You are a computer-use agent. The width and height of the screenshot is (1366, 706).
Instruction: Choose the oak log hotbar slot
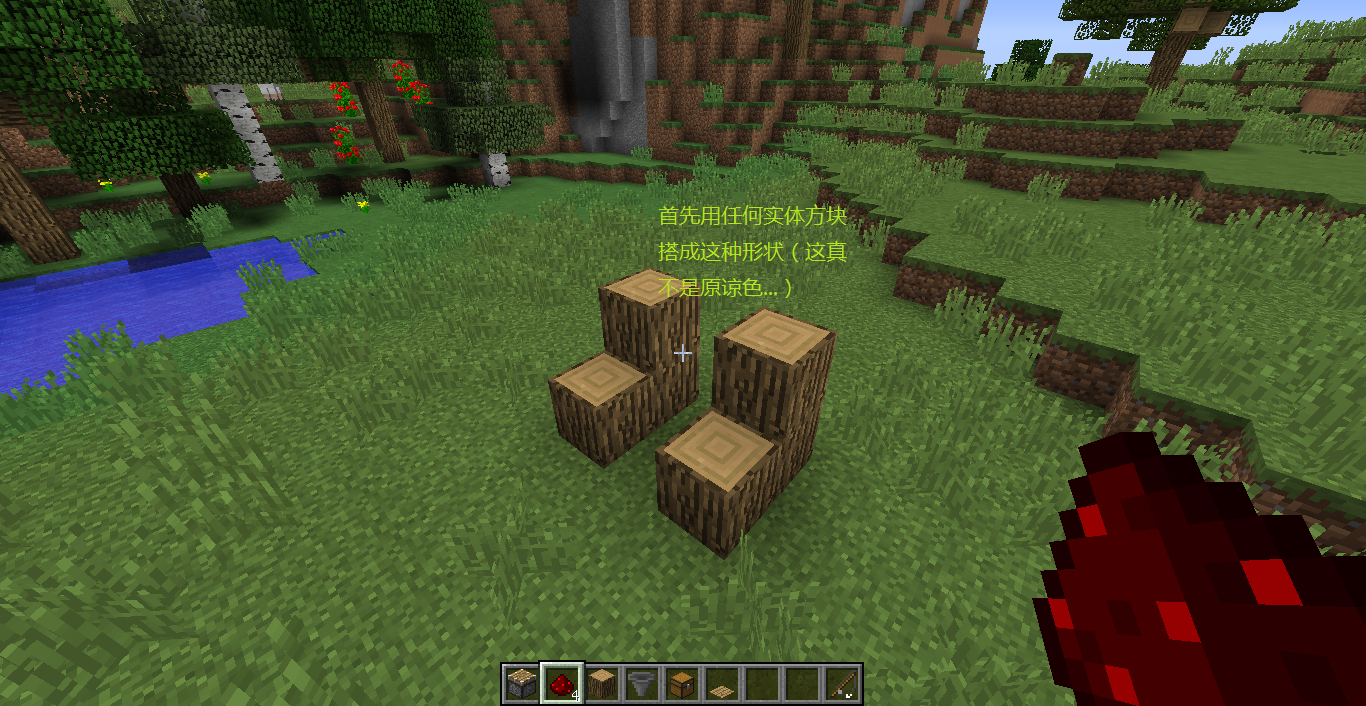[x=601, y=684]
